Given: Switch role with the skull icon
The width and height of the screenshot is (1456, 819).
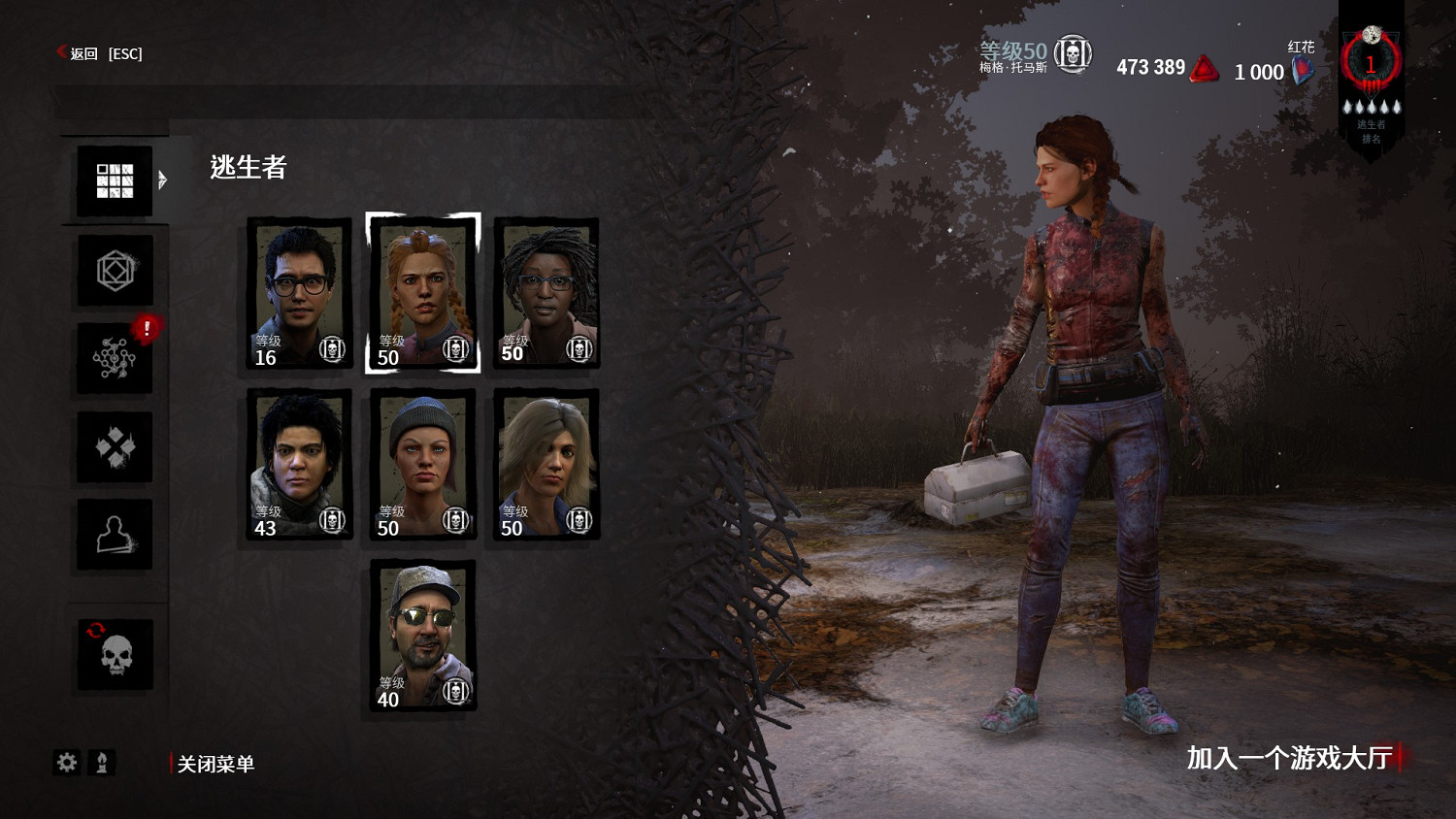Looking at the screenshot, I should click(115, 655).
